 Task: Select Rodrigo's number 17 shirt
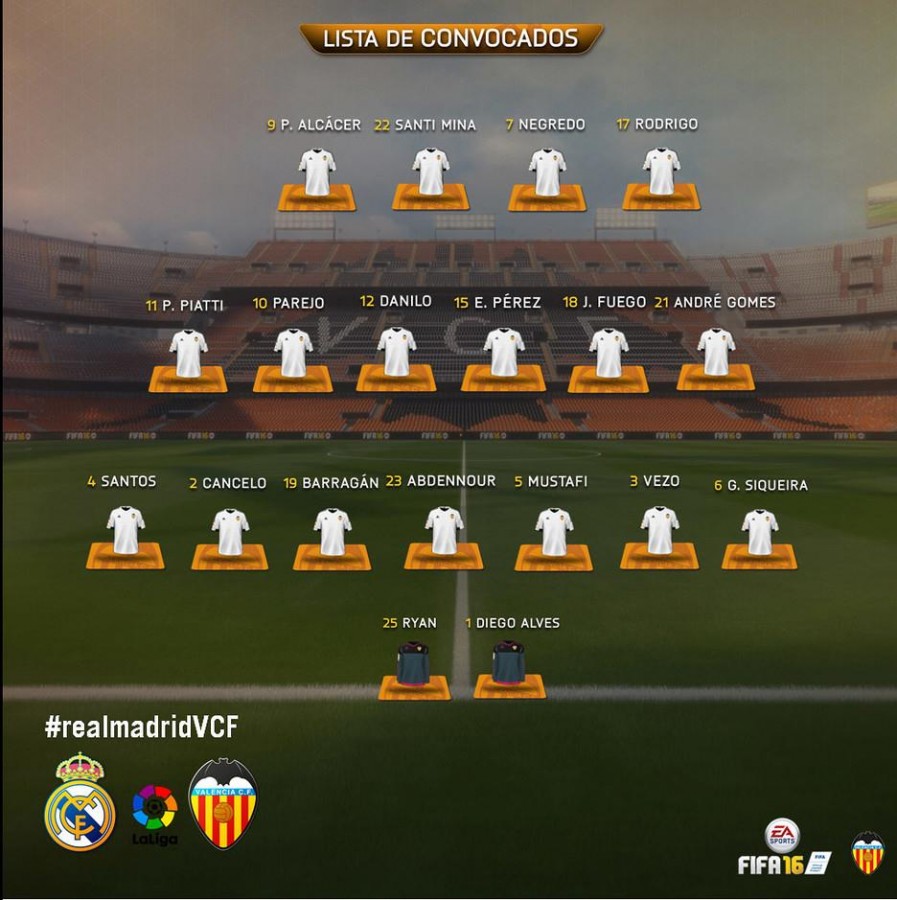tap(661, 172)
